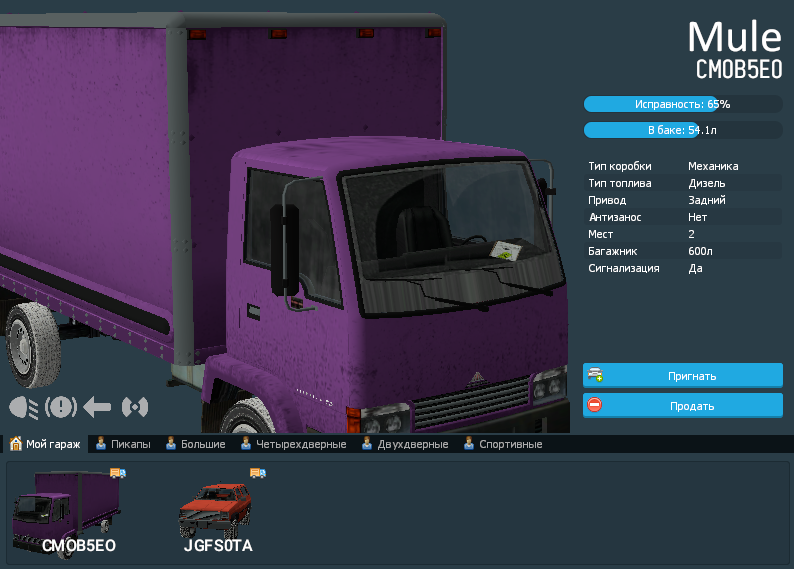794x569 pixels.
Task: Pick the red car JGFS0TA thumbnail
Action: click(218, 511)
